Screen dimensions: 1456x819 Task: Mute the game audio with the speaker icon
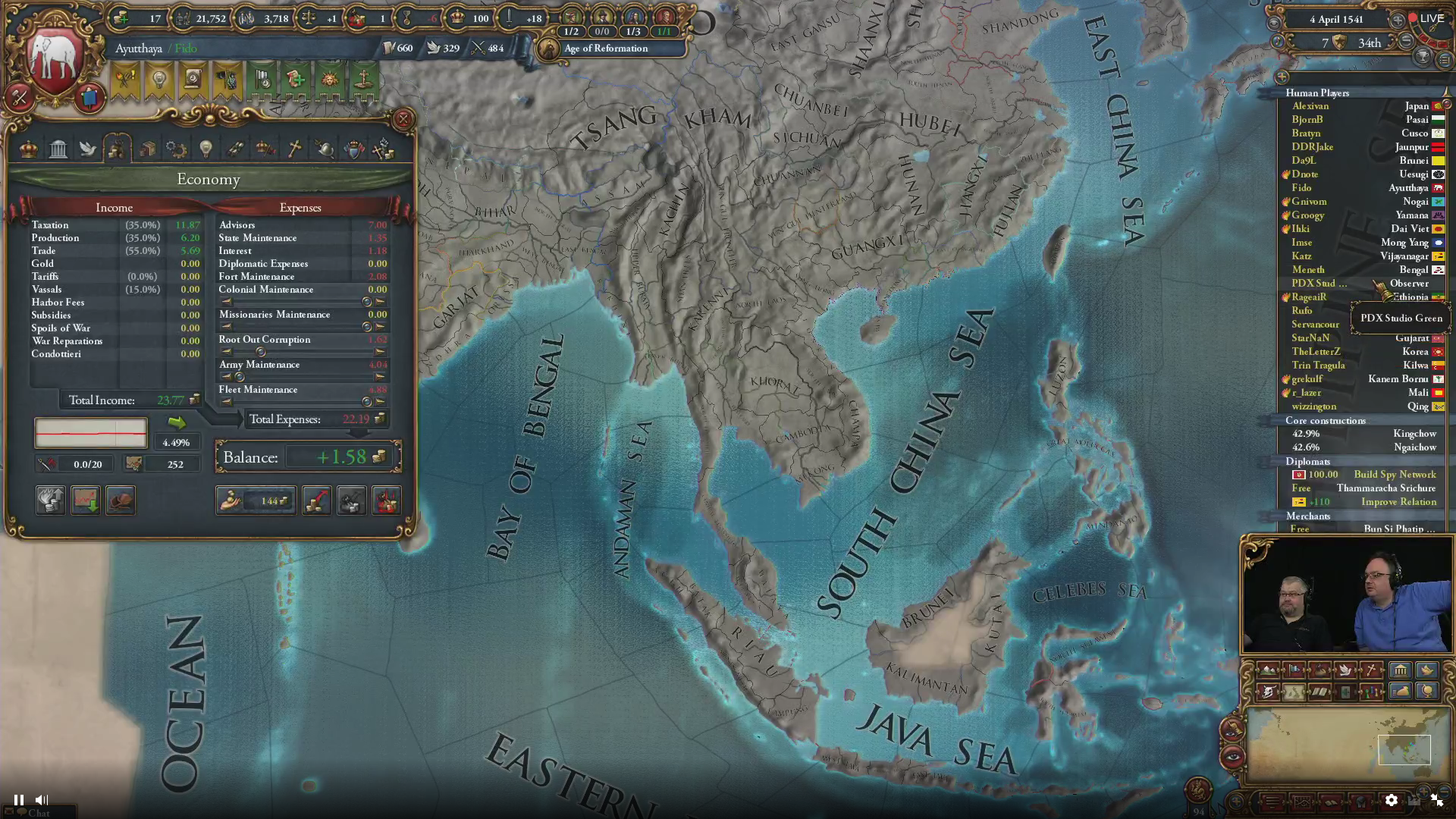pos(42,799)
